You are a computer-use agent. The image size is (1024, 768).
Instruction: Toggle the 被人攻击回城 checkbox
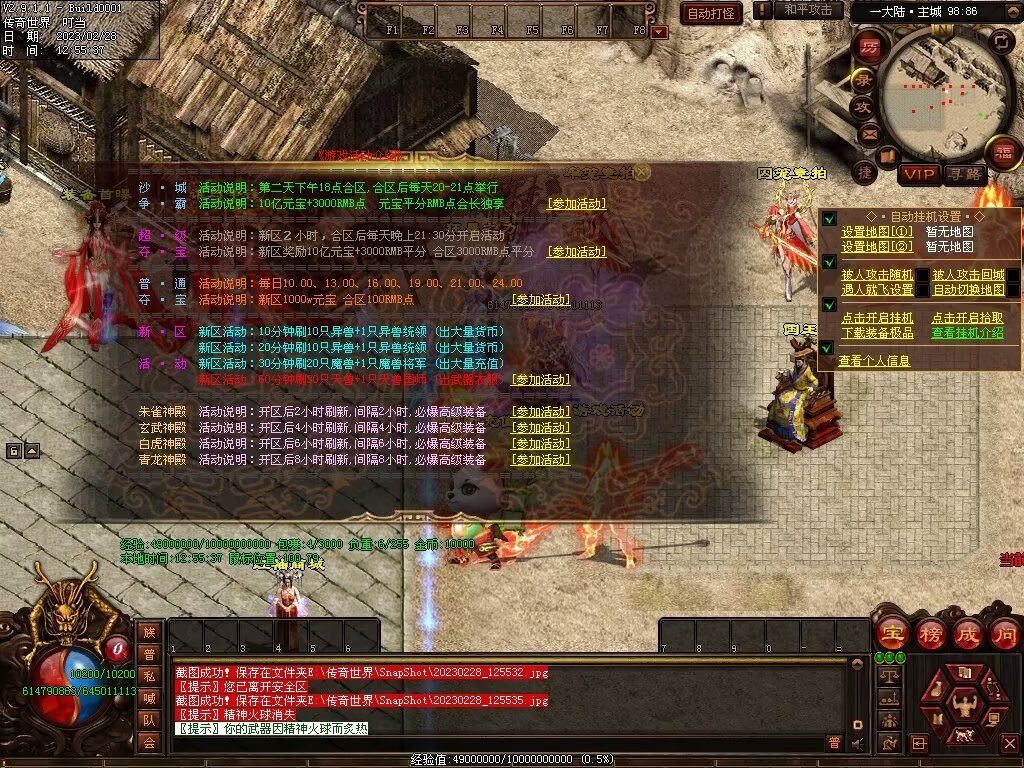[1012, 275]
